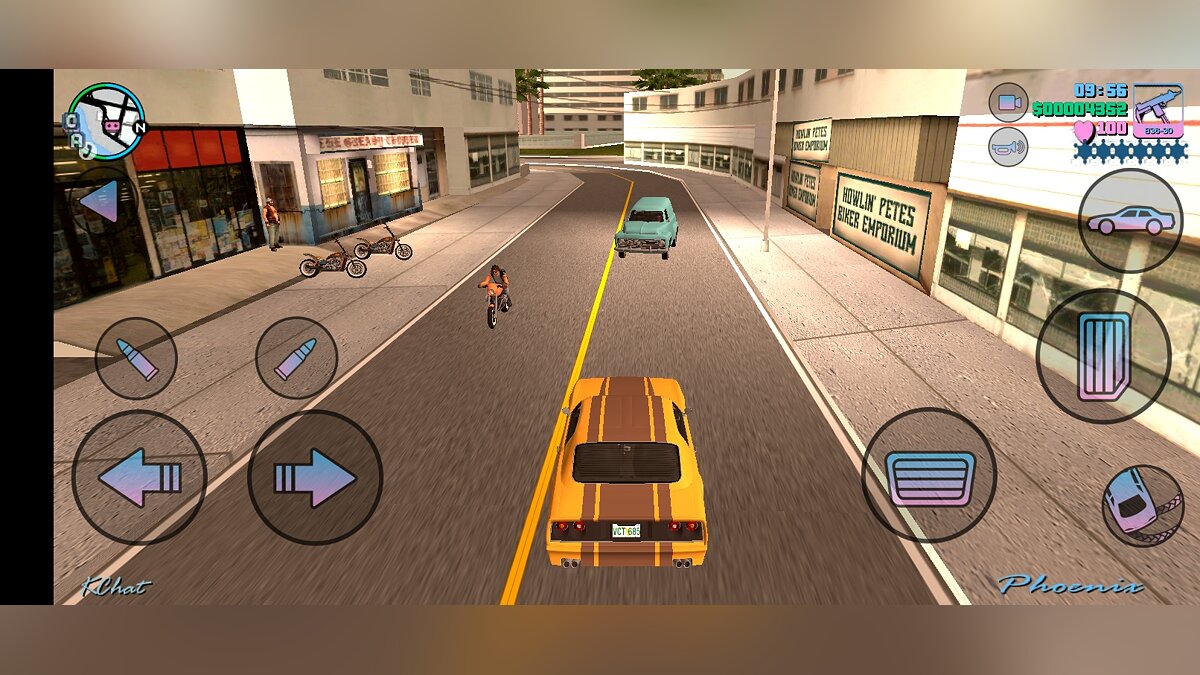Image resolution: width=1200 pixels, height=675 pixels.
Task: Hit the tall accelerator pedal button
Action: click(1103, 356)
